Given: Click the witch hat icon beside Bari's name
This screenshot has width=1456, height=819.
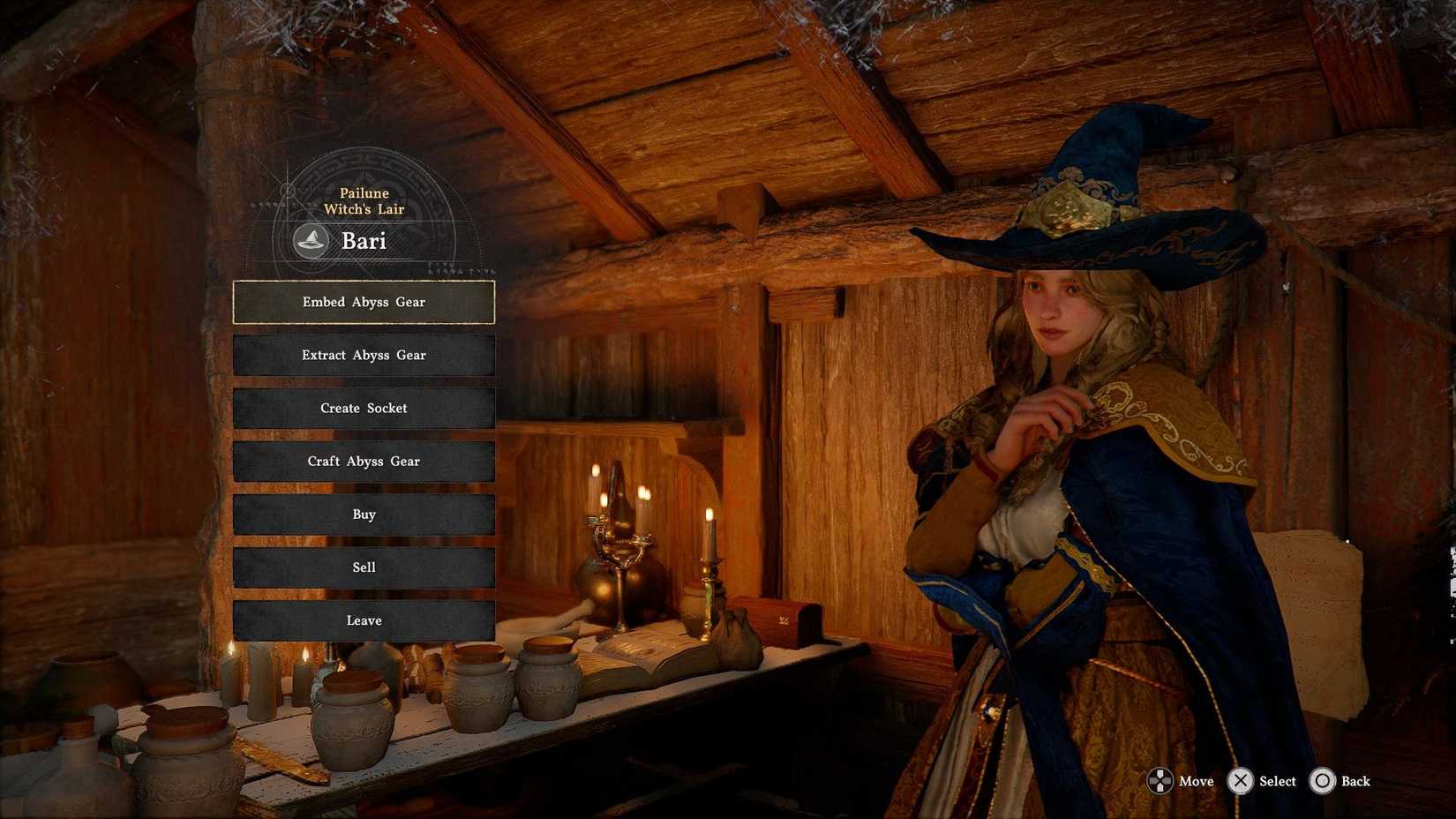Looking at the screenshot, I should click(x=311, y=241).
